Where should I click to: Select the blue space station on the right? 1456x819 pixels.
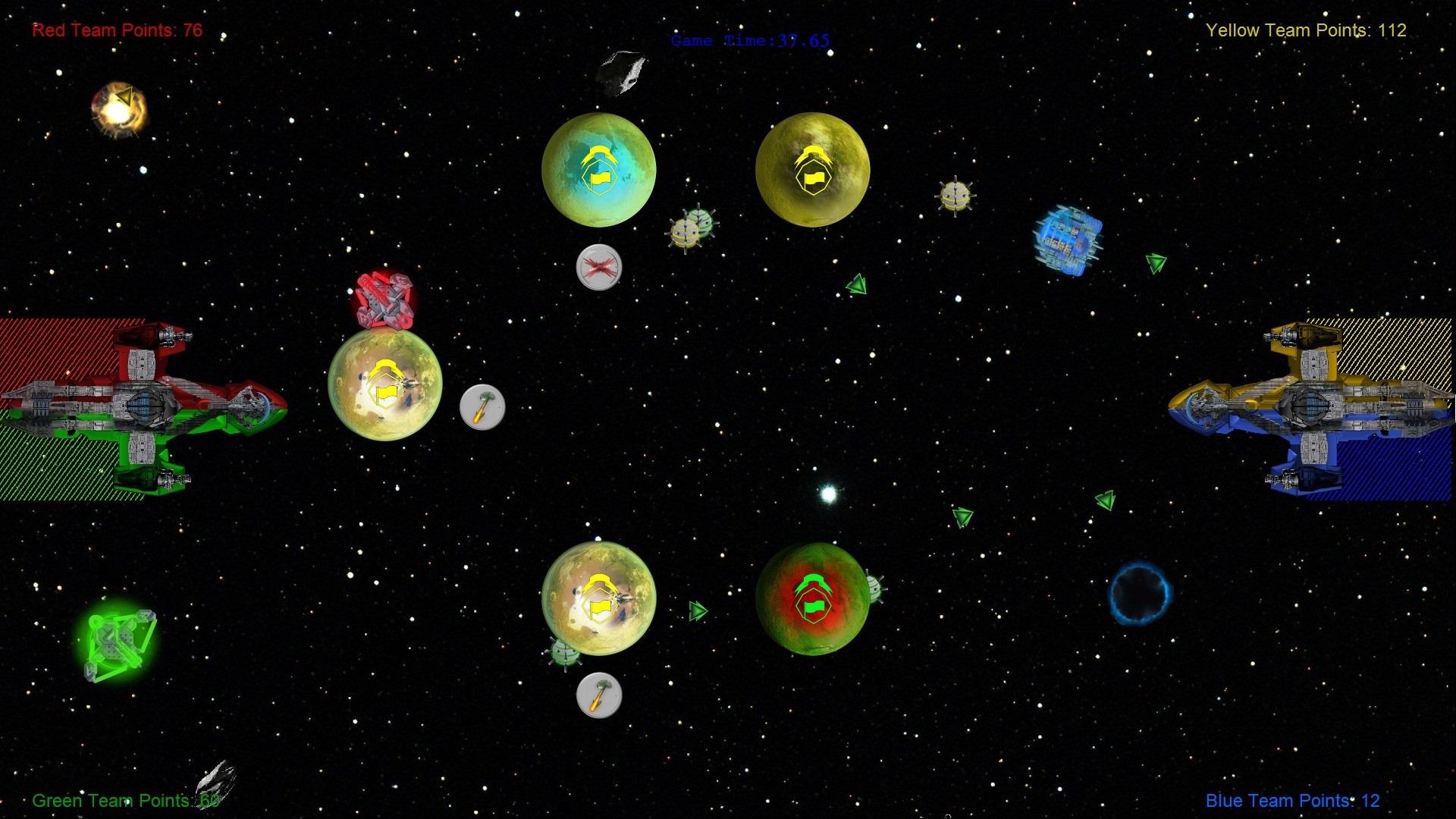[x=1069, y=239]
